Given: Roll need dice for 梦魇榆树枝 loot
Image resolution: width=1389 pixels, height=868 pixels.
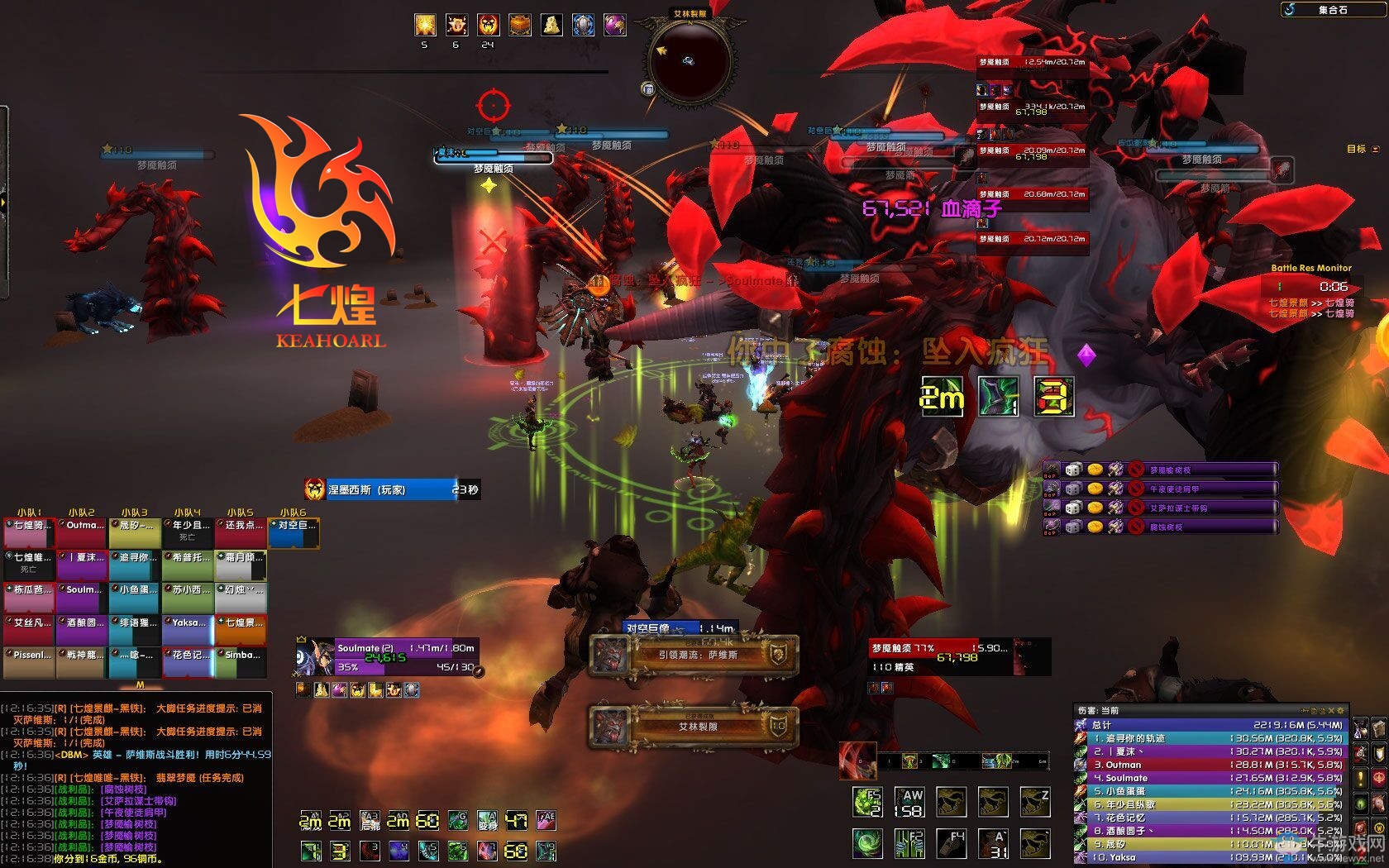Looking at the screenshot, I should tap(1073, 470).
